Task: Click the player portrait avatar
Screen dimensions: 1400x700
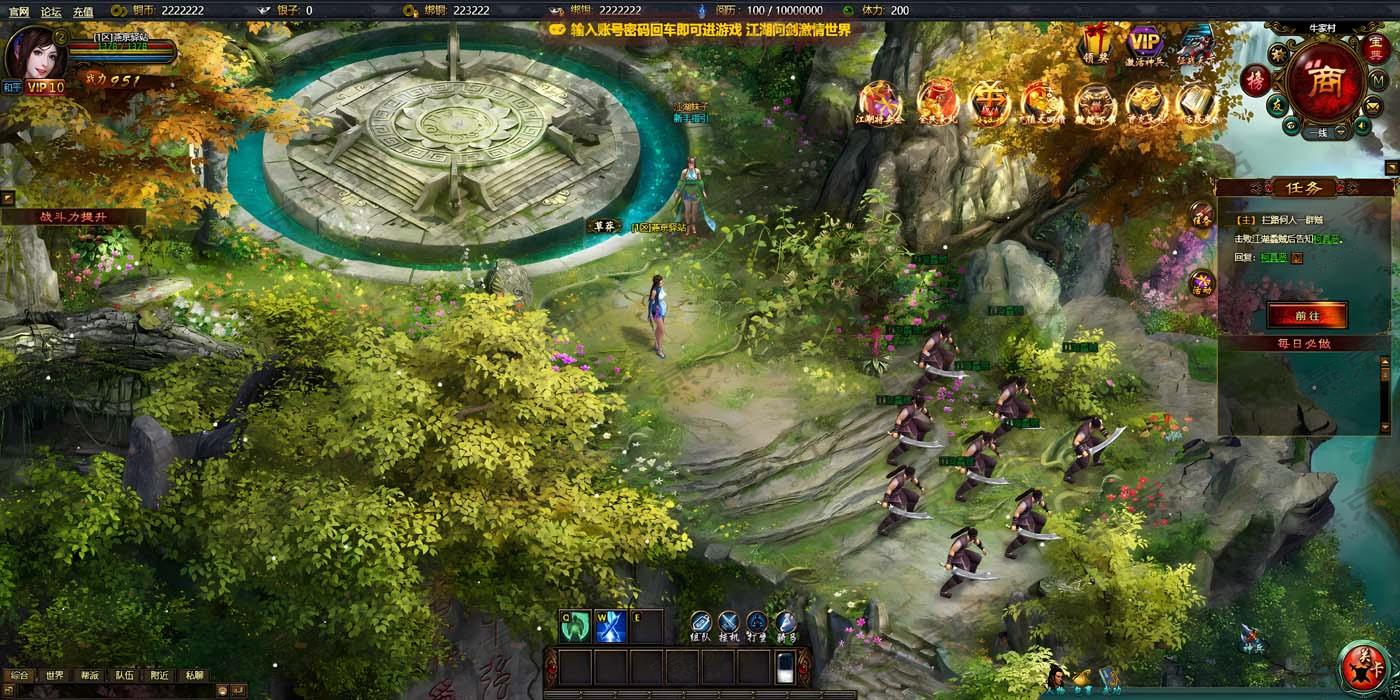Action: click(x=32, y=52)
